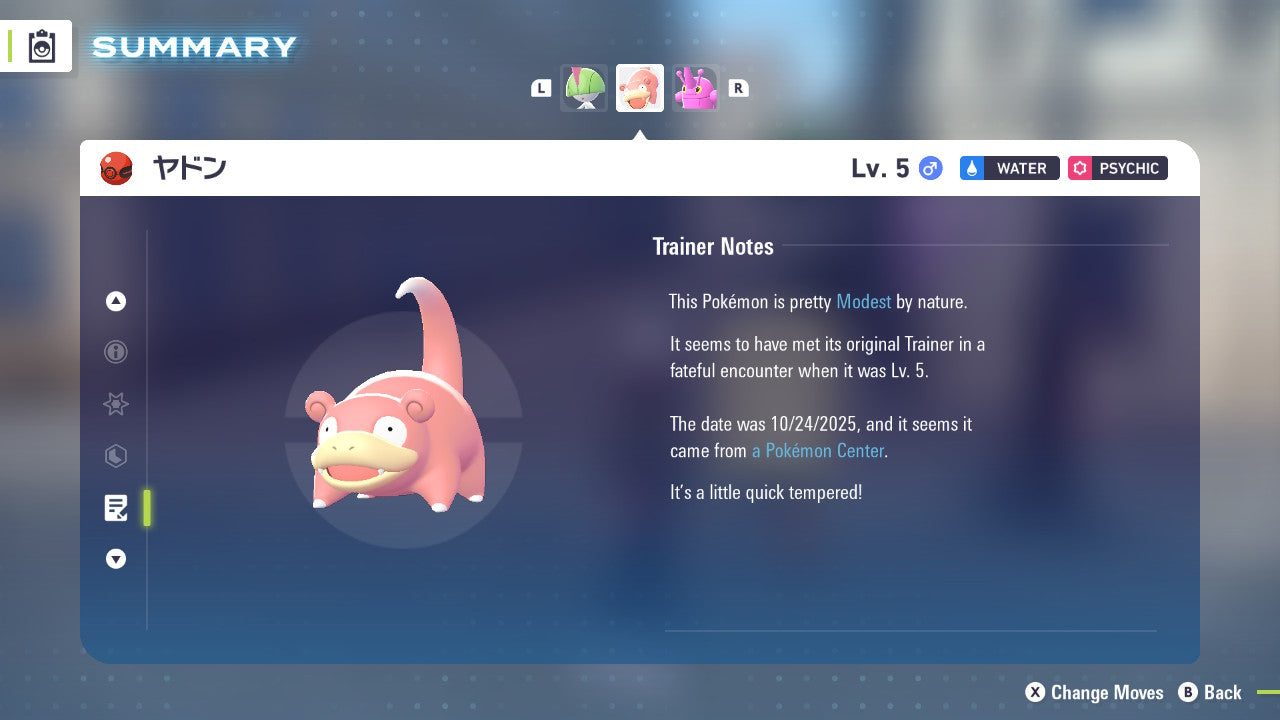
Task: Click the Modest nature link
Action: (863, 301)
